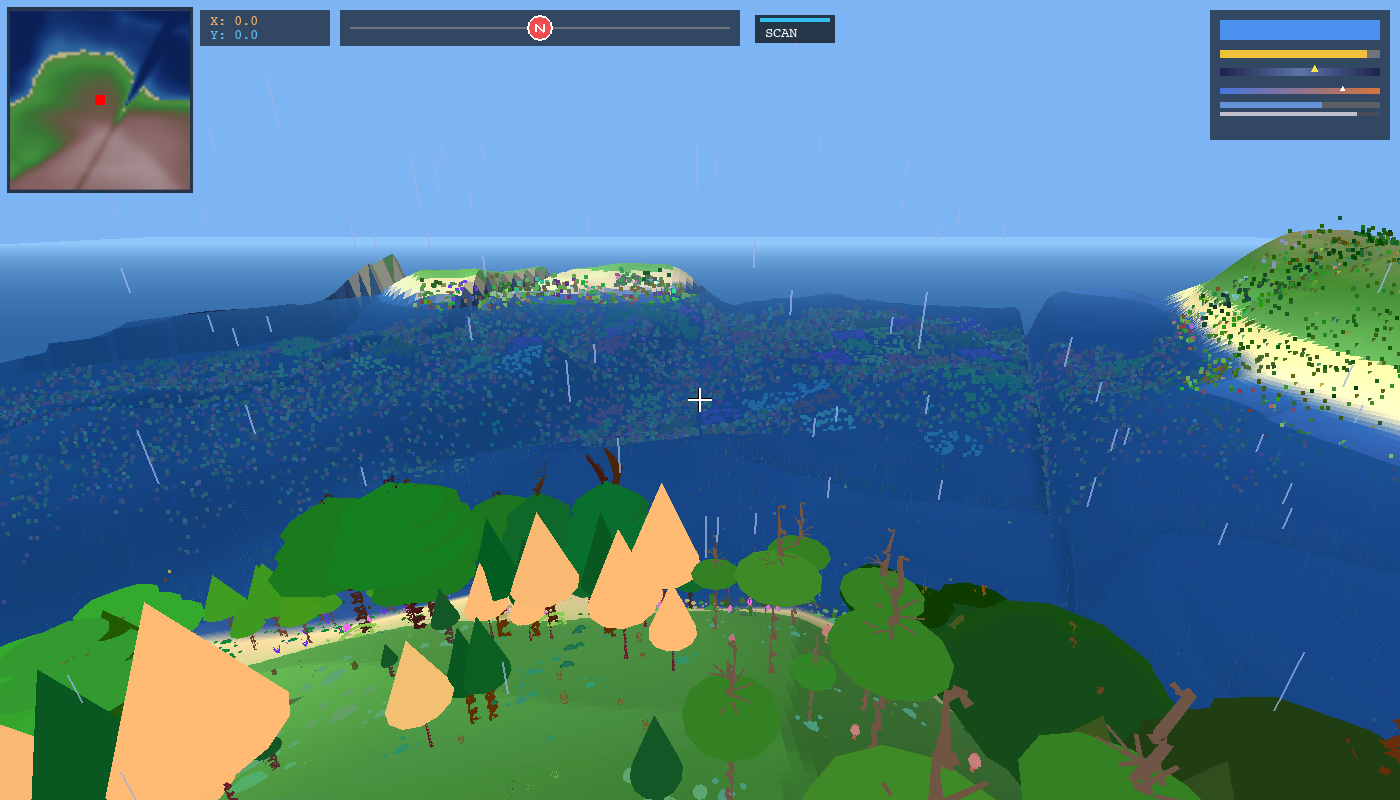Open the island minimap
This screenshot has width=1400, height=800.
pyautogui.click(x=100, y=100)
